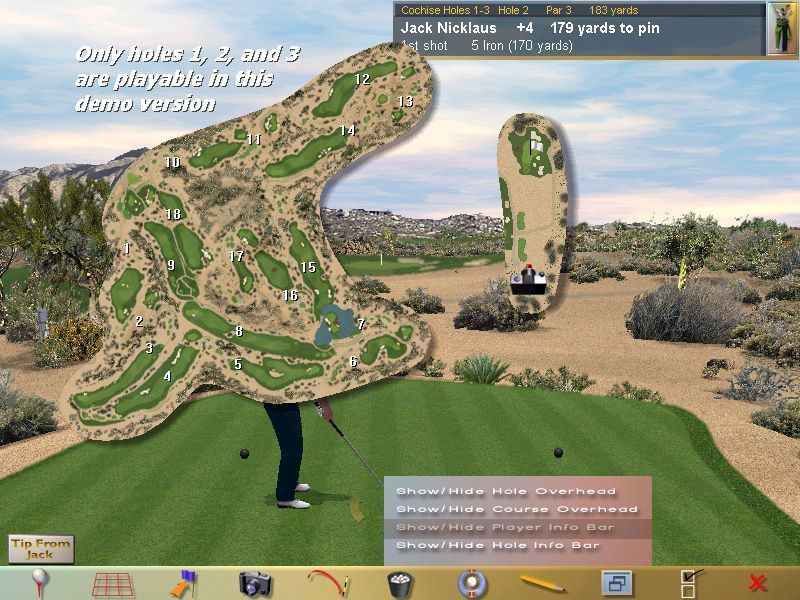The width and height of the screenshot is (800, 600).
Task: Select hole 12 on the course overhead map
Action: [362, 79]
